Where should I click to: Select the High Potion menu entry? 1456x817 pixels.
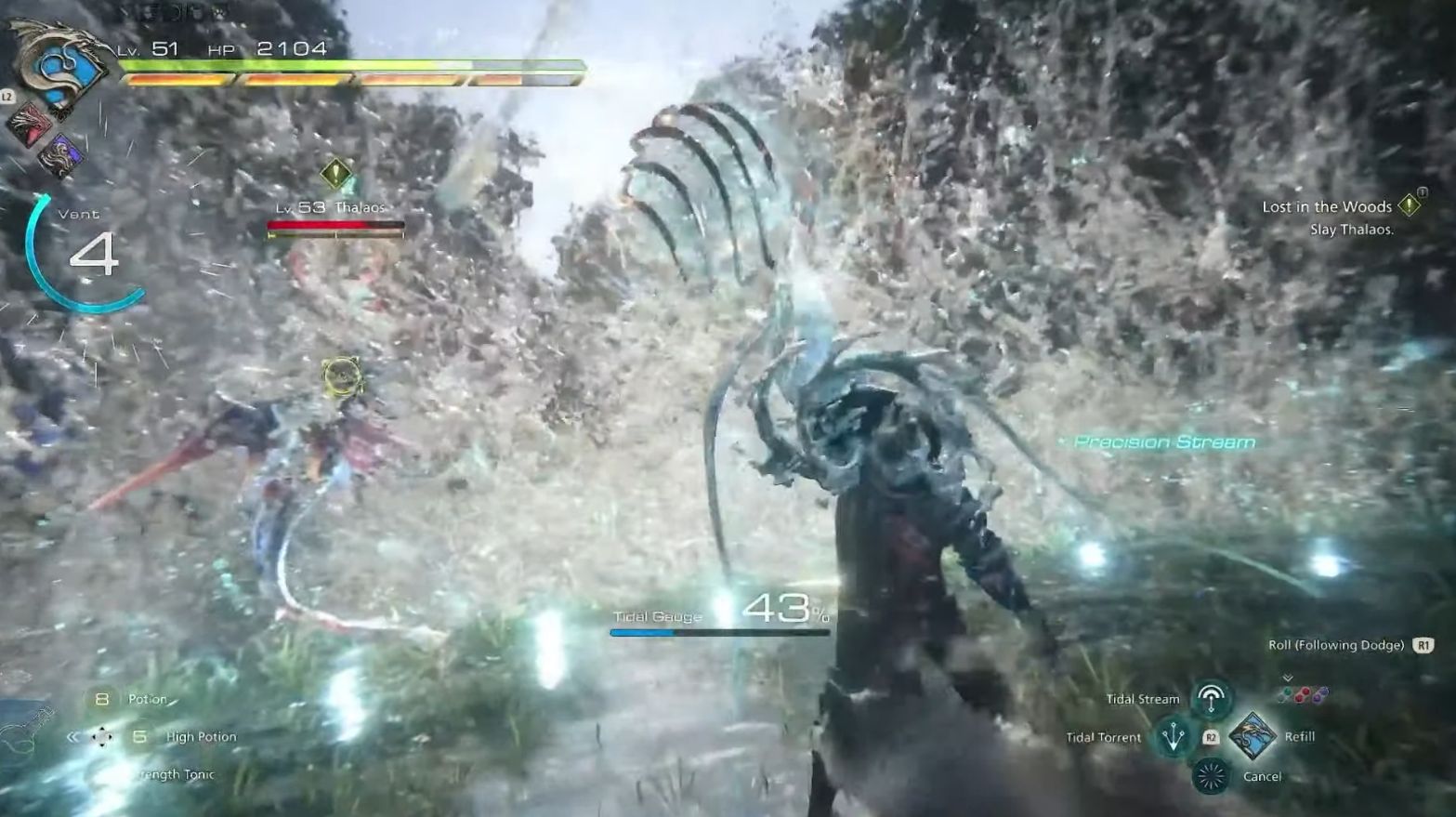click(x=200, y=736)
